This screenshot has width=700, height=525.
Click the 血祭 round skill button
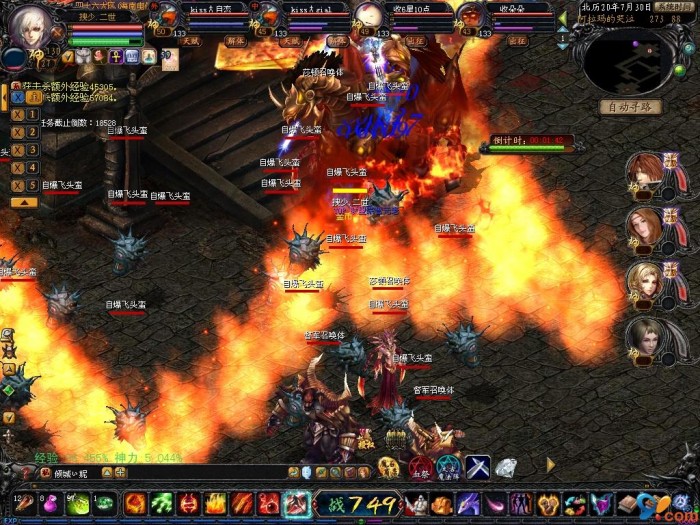pyautogui.click(x=418, y=467)
